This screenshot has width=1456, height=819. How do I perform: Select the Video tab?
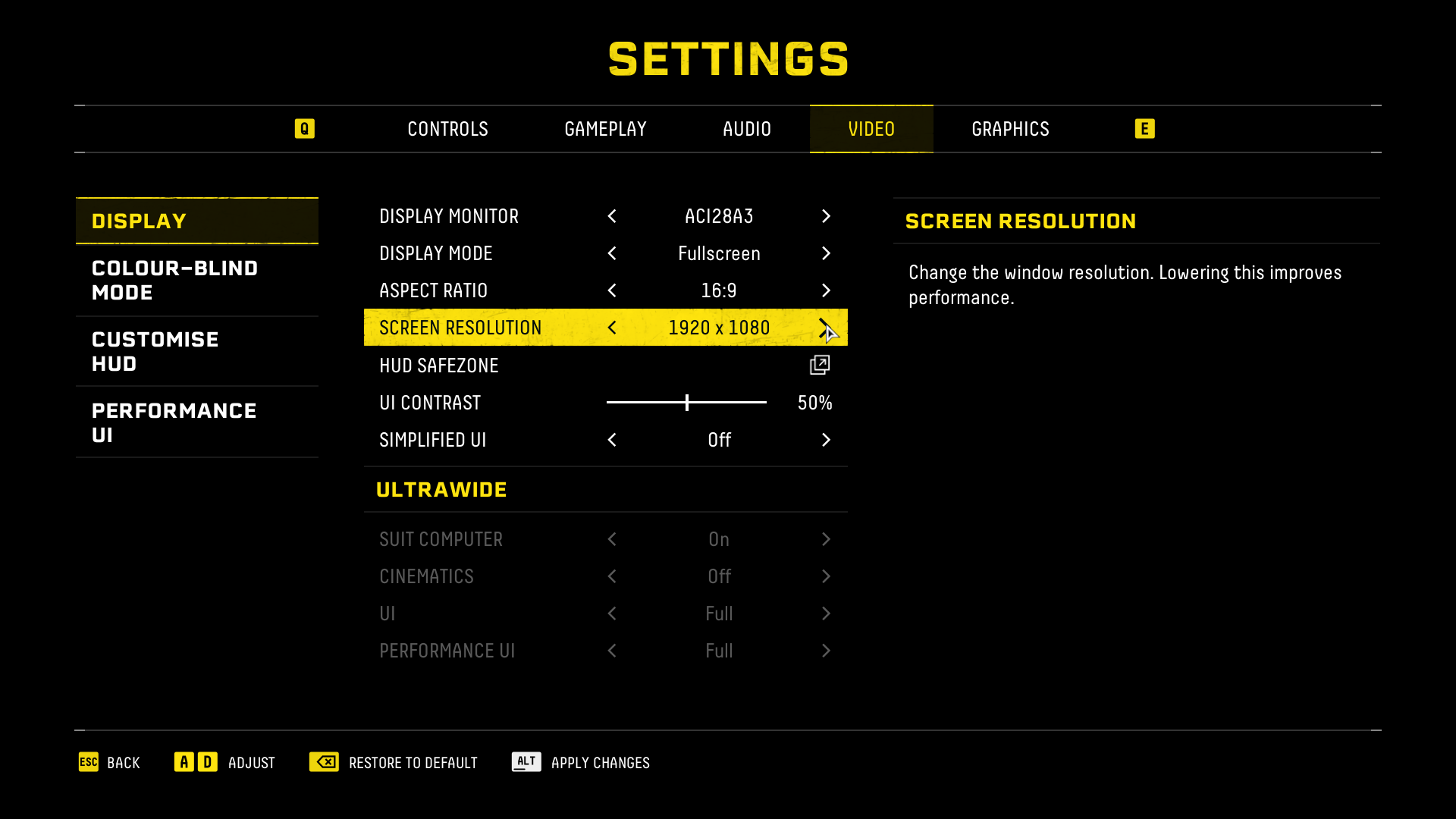pos(871,129)
